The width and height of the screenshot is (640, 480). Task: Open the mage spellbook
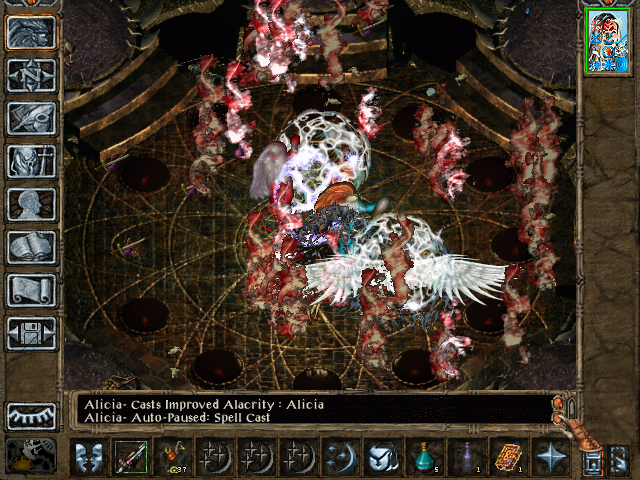[32, 247]
